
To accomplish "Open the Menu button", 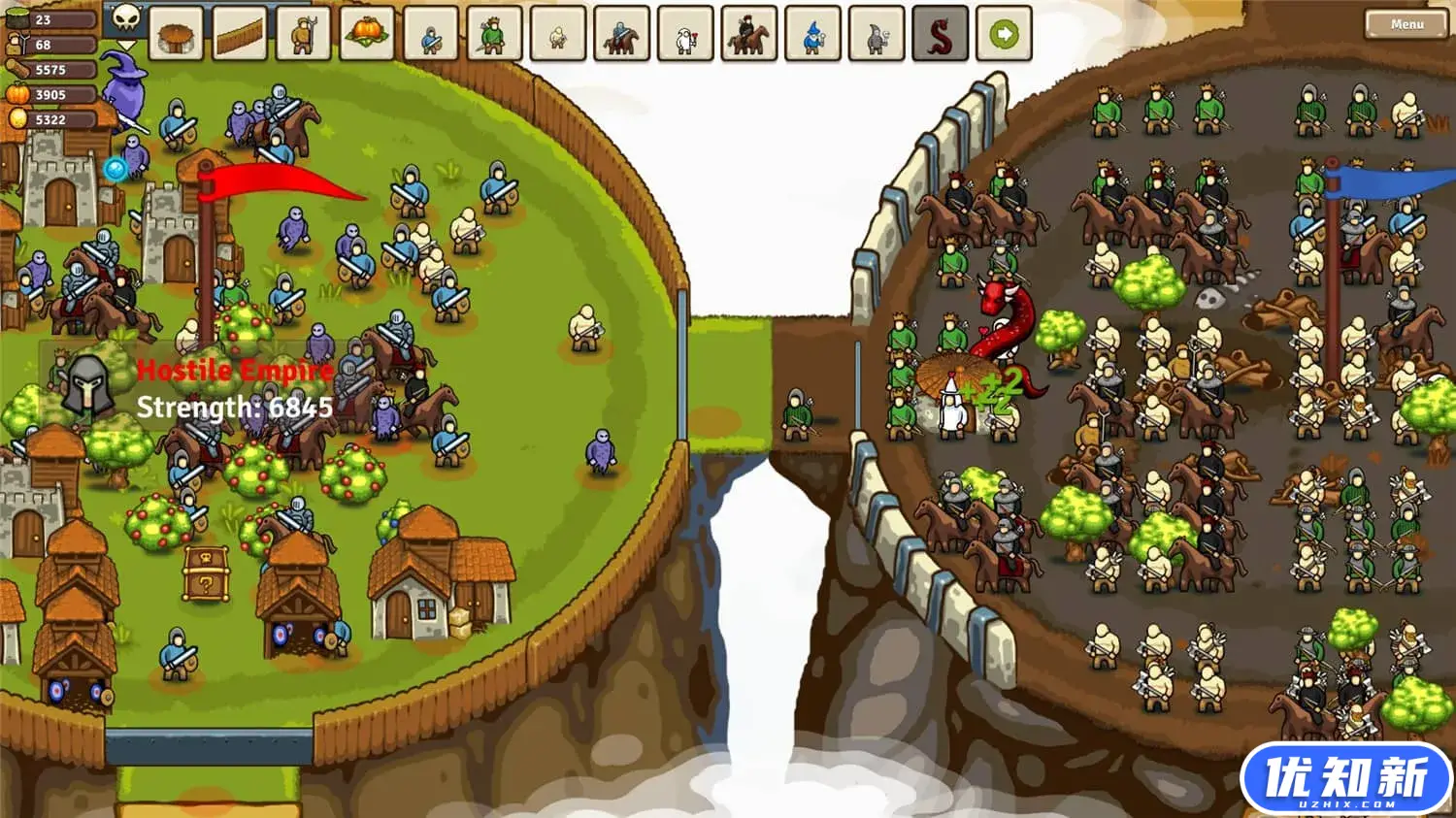I will tap(1406, 24).
